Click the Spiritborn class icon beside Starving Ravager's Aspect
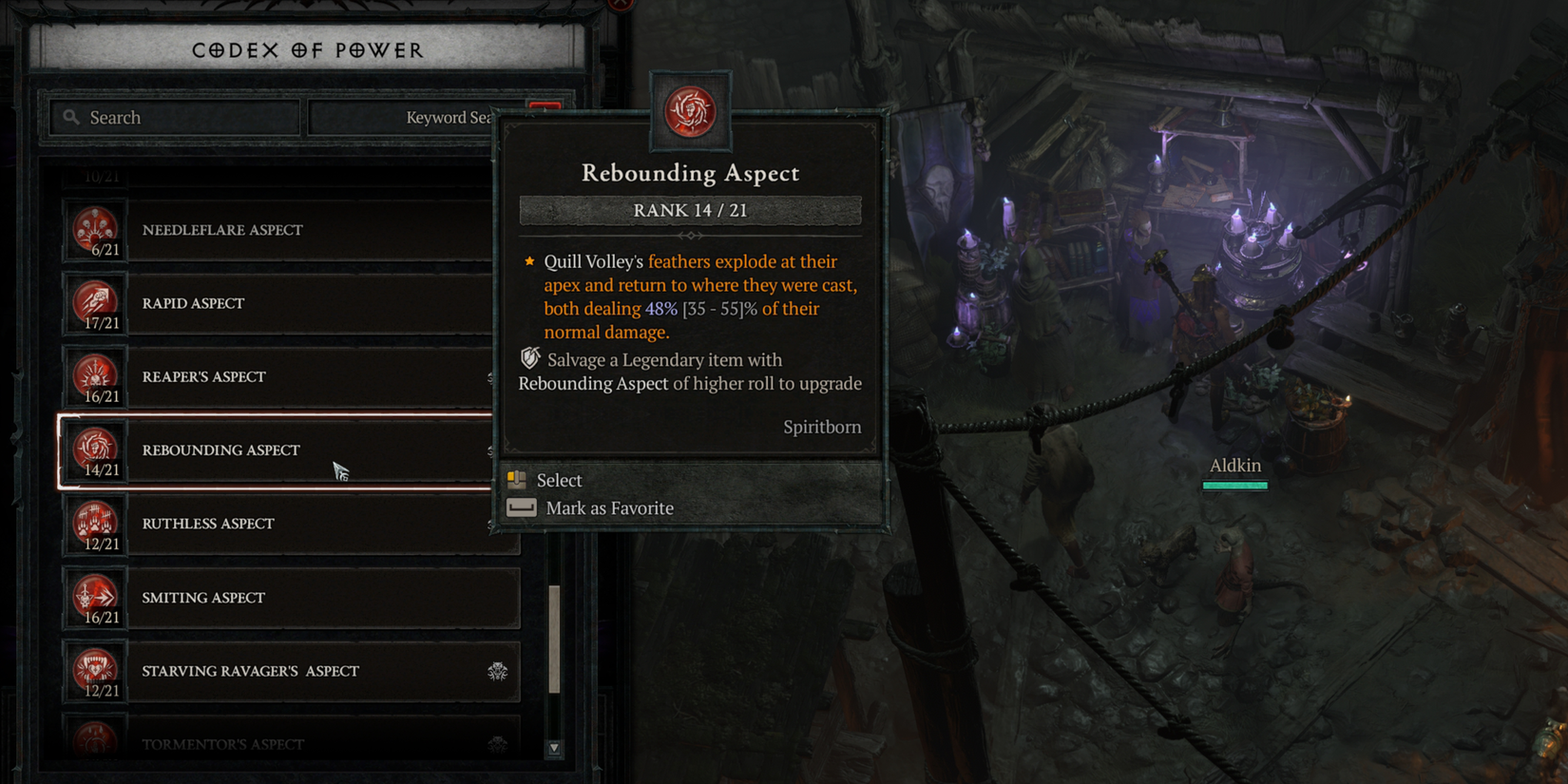Screen dimensions: 1568x784 click(497, 670)
